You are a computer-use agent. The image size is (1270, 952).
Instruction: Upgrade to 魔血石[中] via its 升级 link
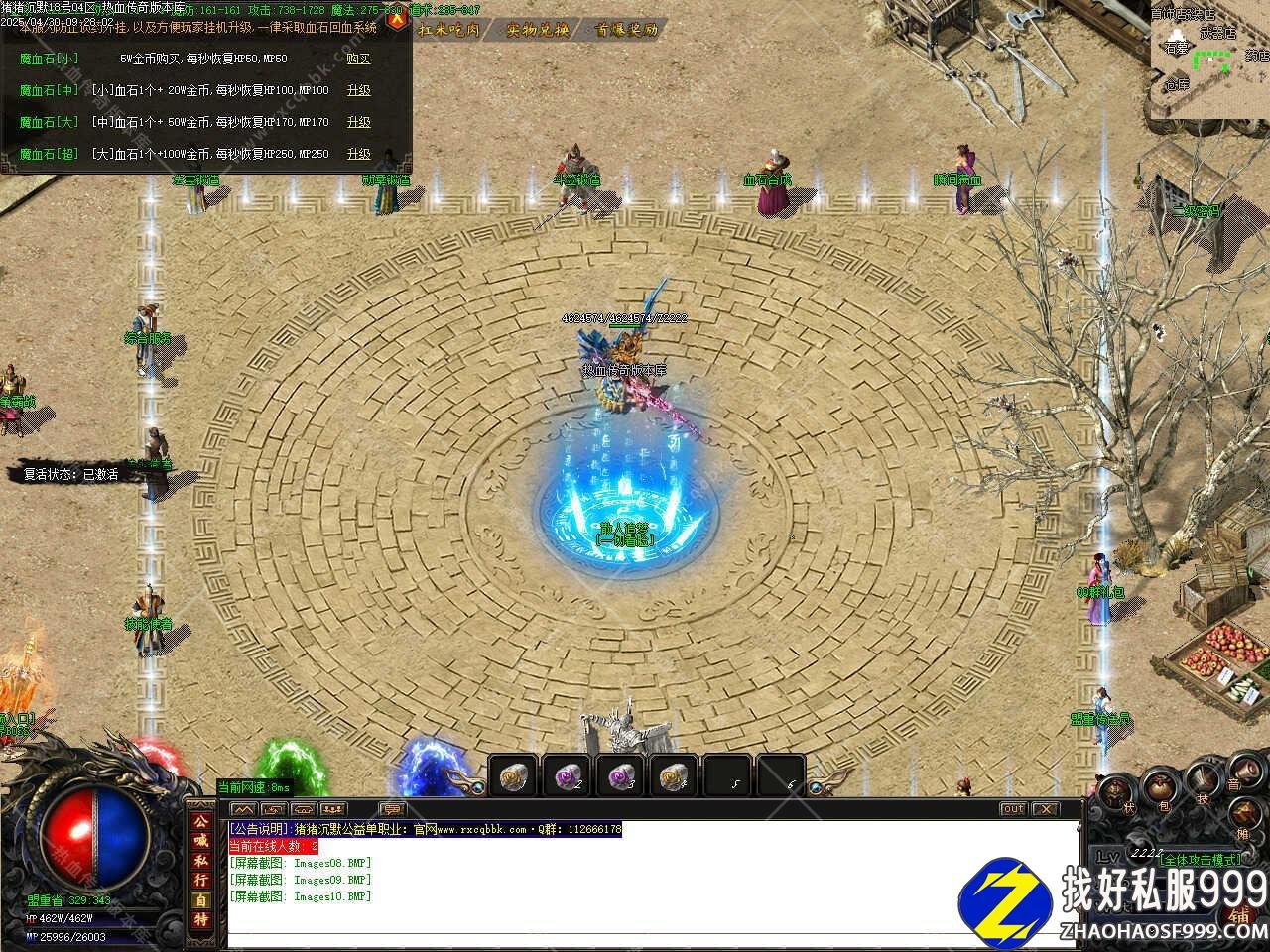[358, 91]
